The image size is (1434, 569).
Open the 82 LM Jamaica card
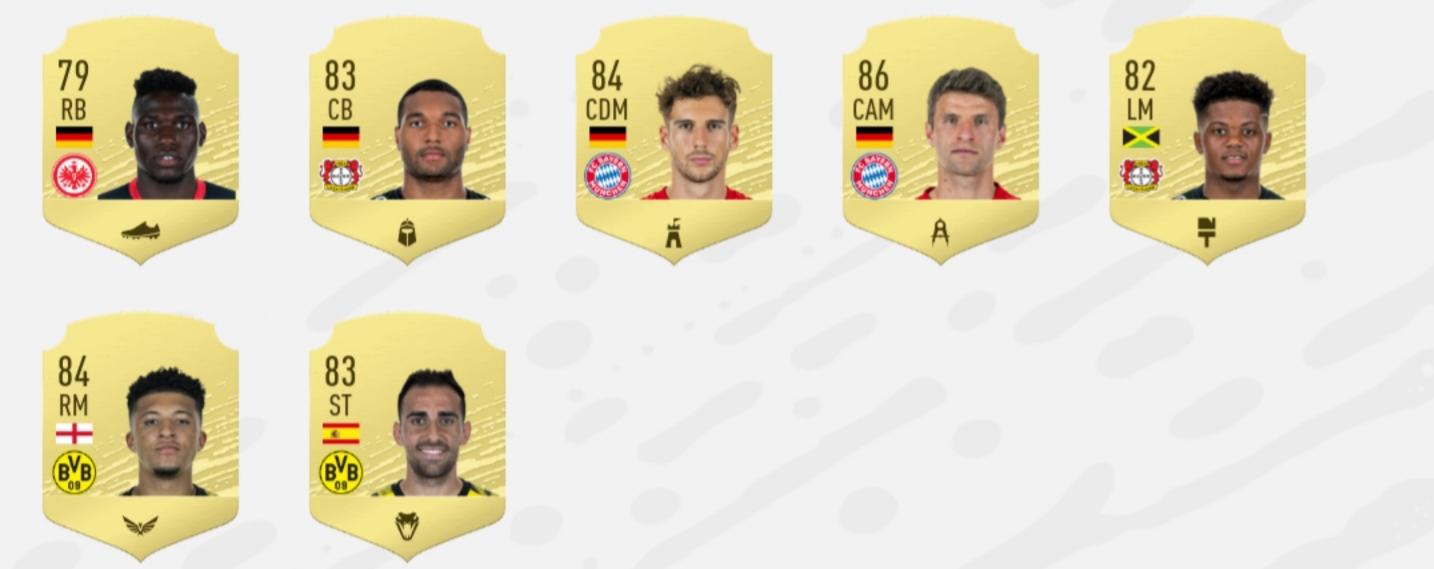click(1207, 140)
